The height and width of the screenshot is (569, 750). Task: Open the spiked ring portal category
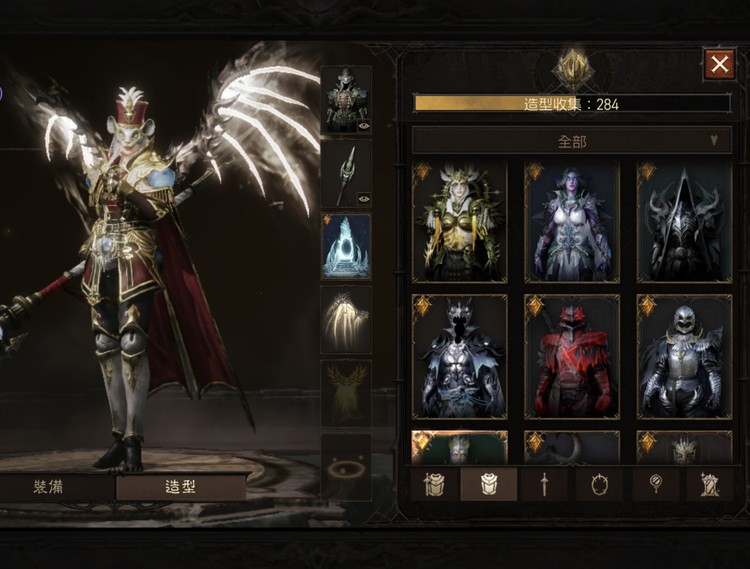(x=600, y=485)
